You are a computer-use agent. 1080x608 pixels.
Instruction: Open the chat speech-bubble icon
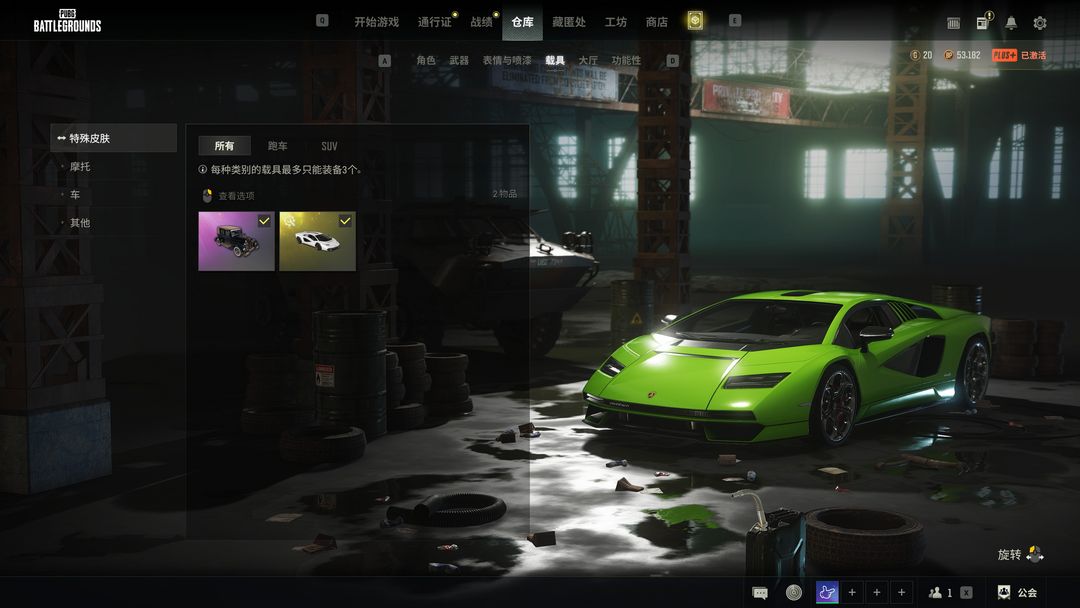(x=760, y=592)
